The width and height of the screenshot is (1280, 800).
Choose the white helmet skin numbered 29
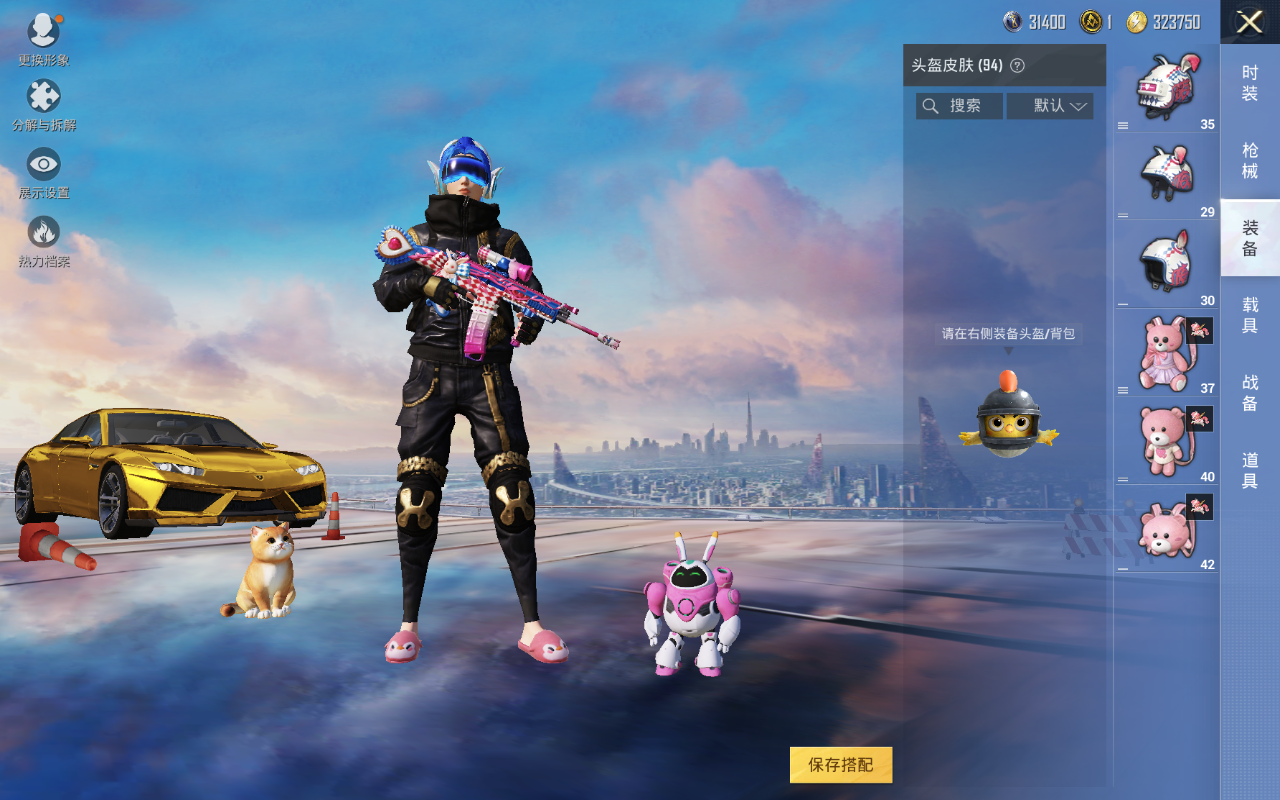point(1165,175)
